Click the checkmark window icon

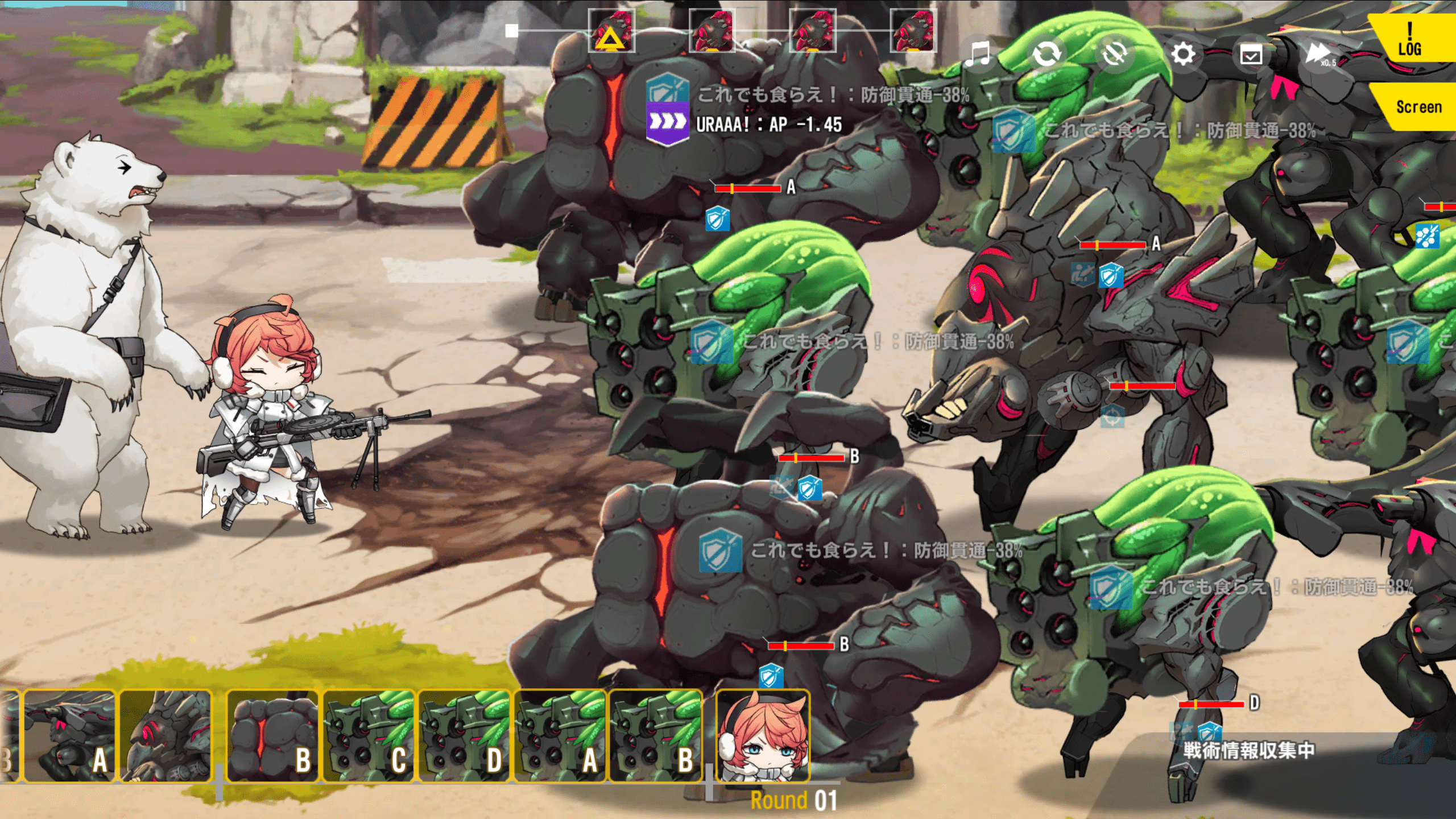tap(1251, 55)
